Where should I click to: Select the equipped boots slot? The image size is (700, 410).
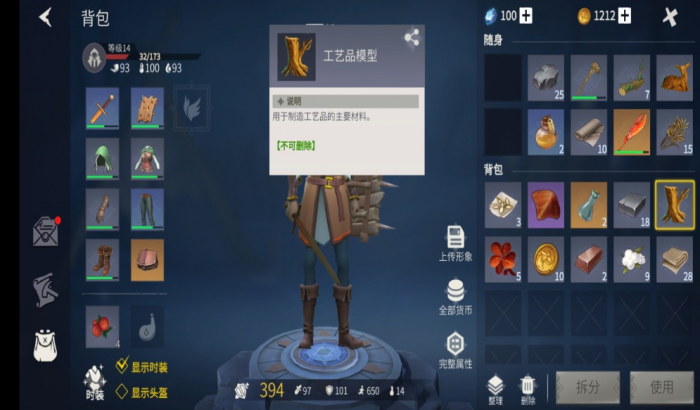coord(102,258)
